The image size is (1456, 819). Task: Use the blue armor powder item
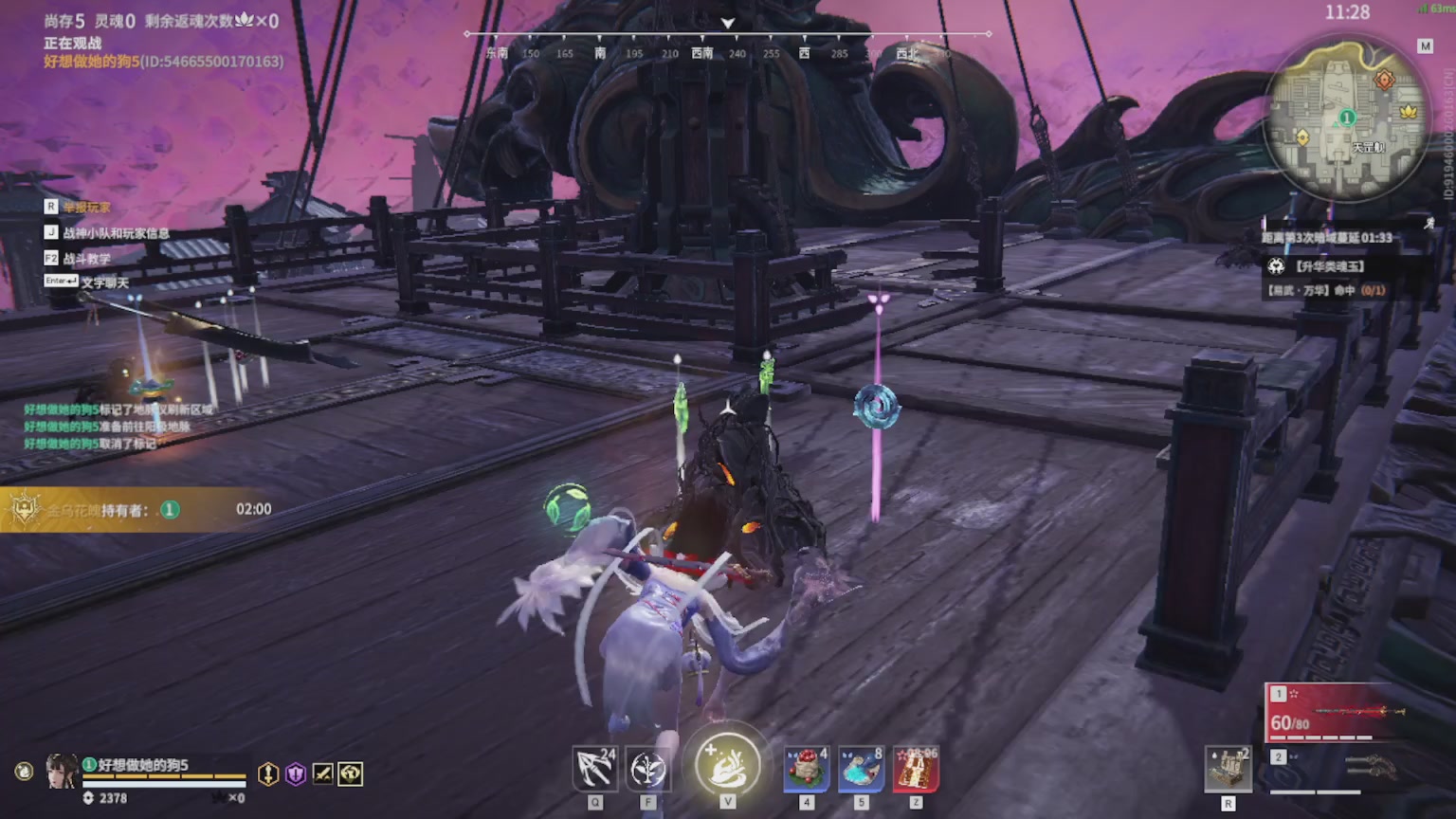tap(861, 769)
